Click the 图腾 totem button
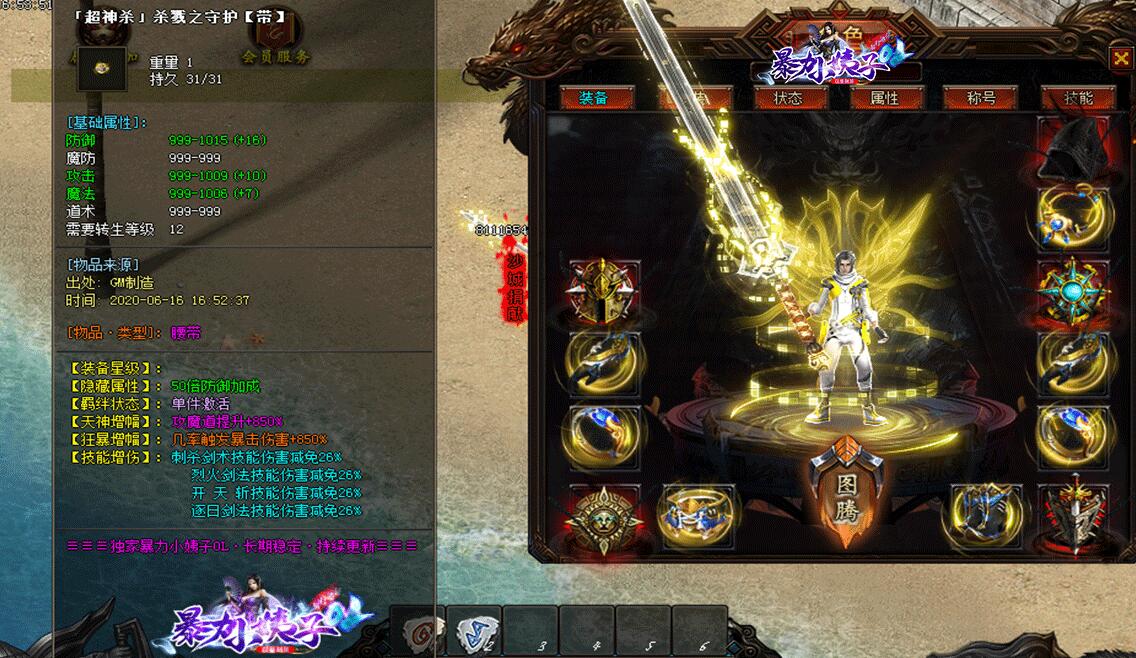The width and height of the screenshot is (1136, 658). tap(846, 491)
